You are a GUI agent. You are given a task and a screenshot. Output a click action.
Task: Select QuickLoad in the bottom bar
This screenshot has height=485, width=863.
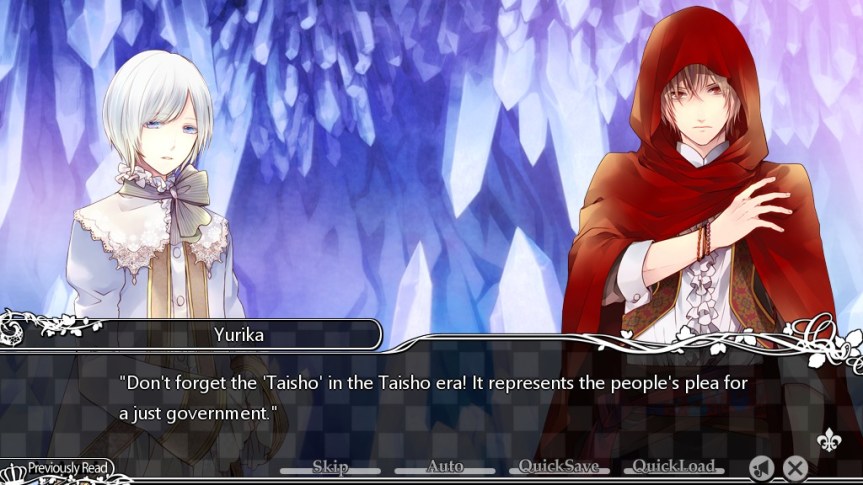[x=673, y=466]
